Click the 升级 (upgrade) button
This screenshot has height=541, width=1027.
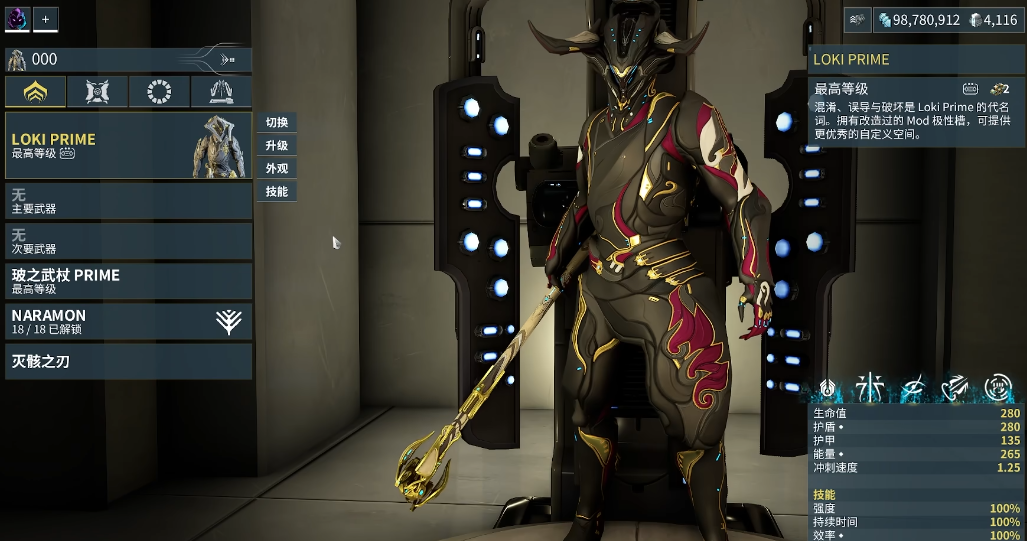tap(277, 146)
